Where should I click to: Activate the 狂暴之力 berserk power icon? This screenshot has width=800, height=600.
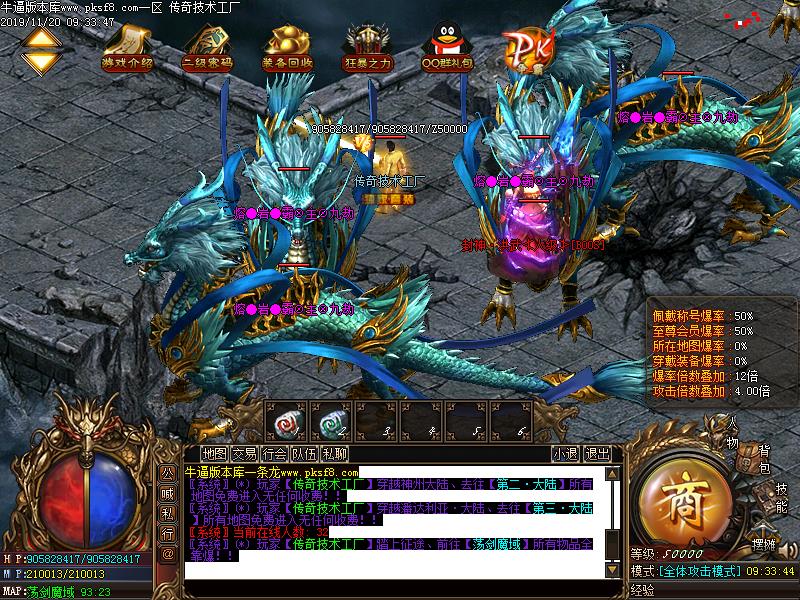367,46
